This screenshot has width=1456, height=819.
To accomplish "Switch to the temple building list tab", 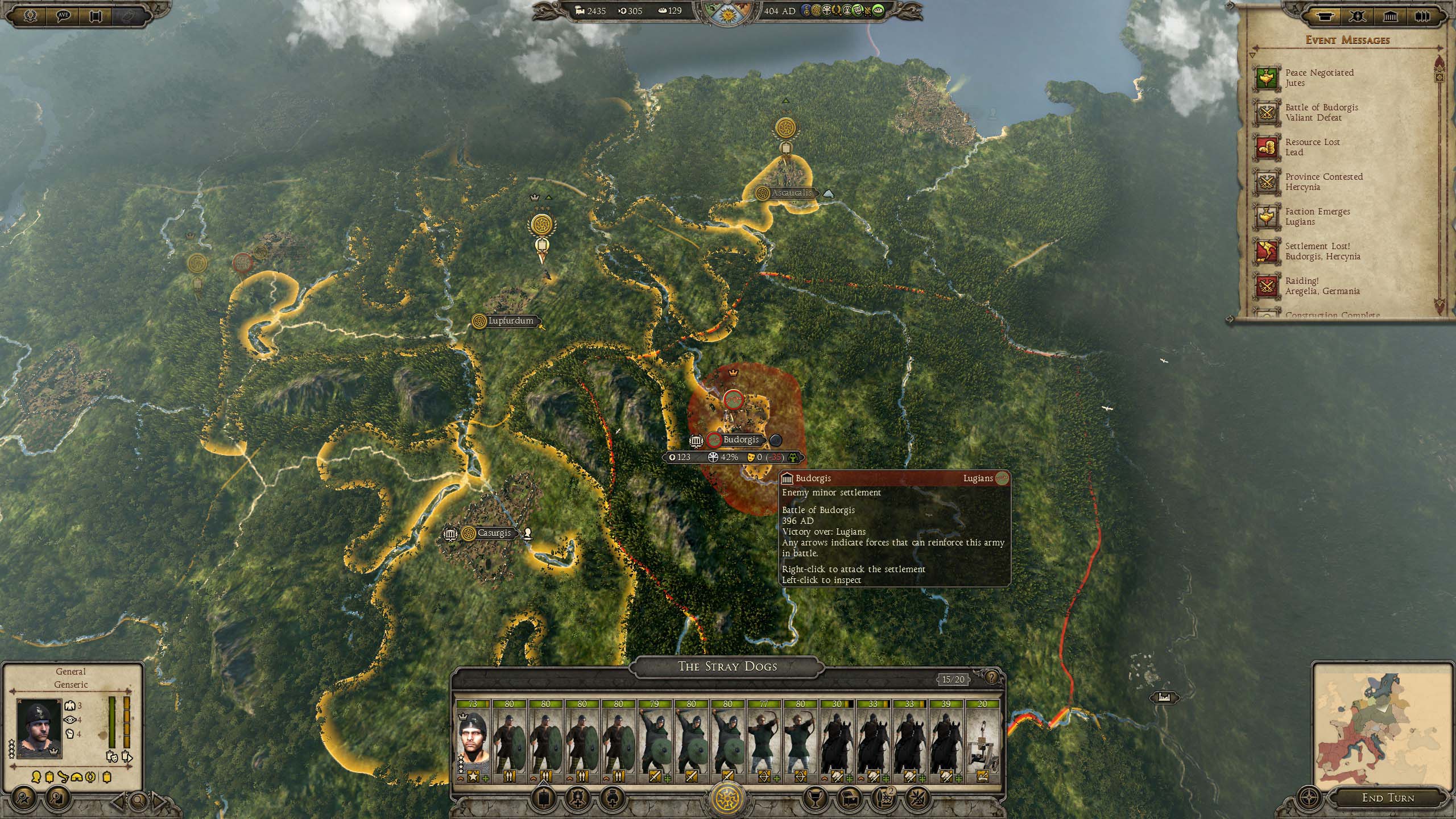I will (1390, 16).
